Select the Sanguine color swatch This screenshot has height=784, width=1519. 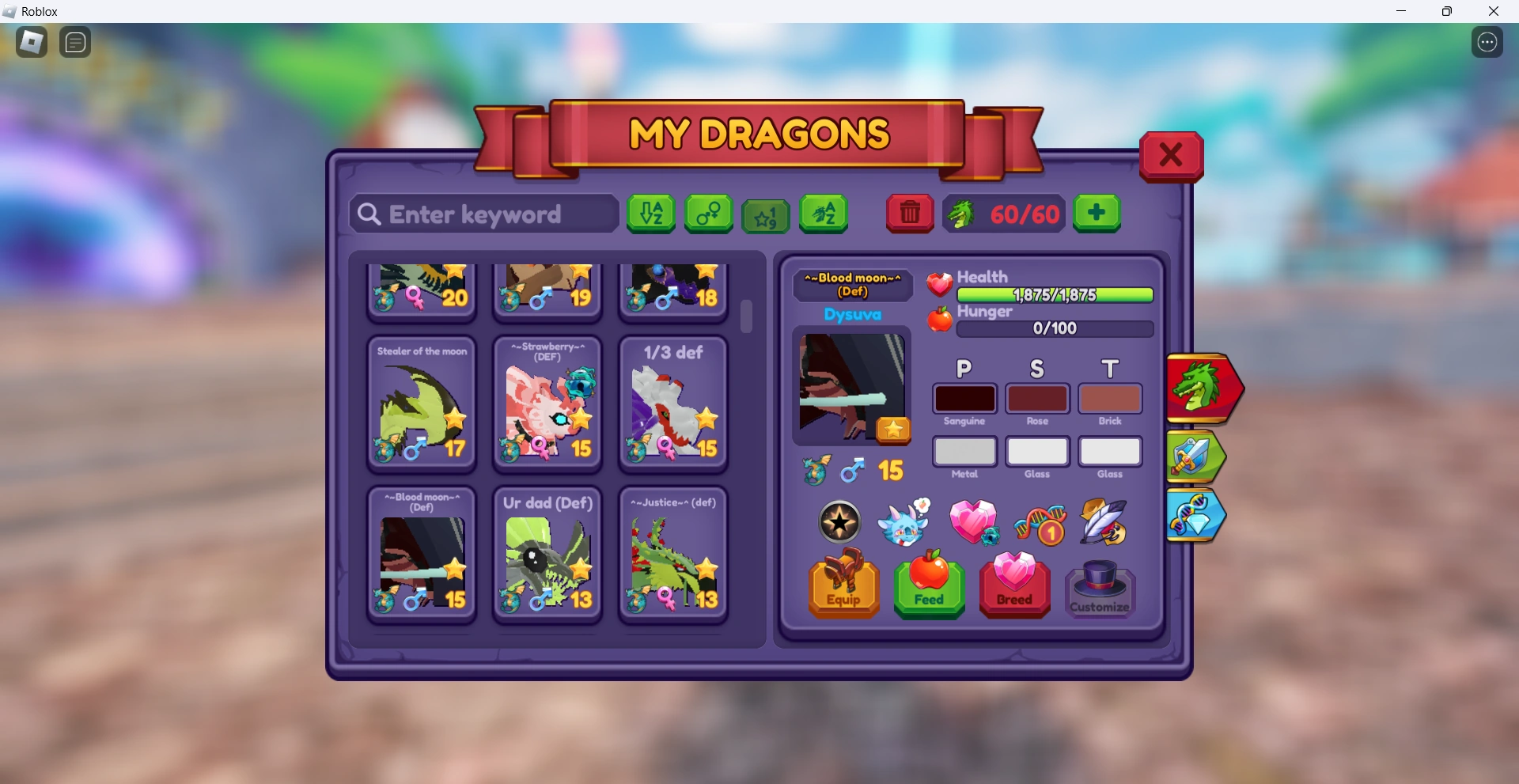point(964,398)
